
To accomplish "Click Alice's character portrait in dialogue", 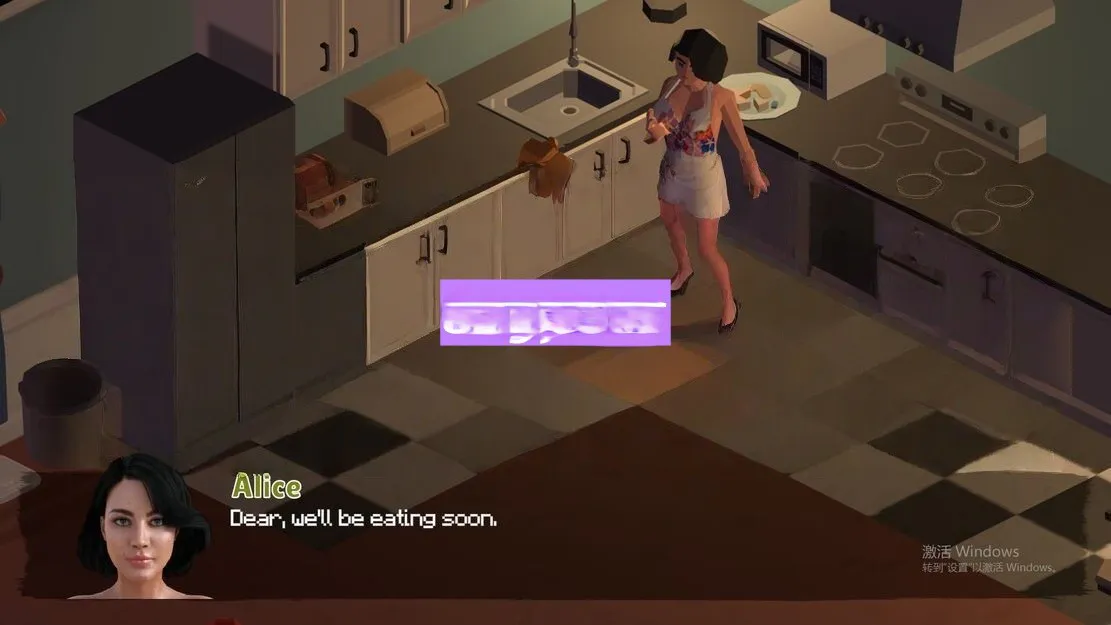I will coord(143,528).
